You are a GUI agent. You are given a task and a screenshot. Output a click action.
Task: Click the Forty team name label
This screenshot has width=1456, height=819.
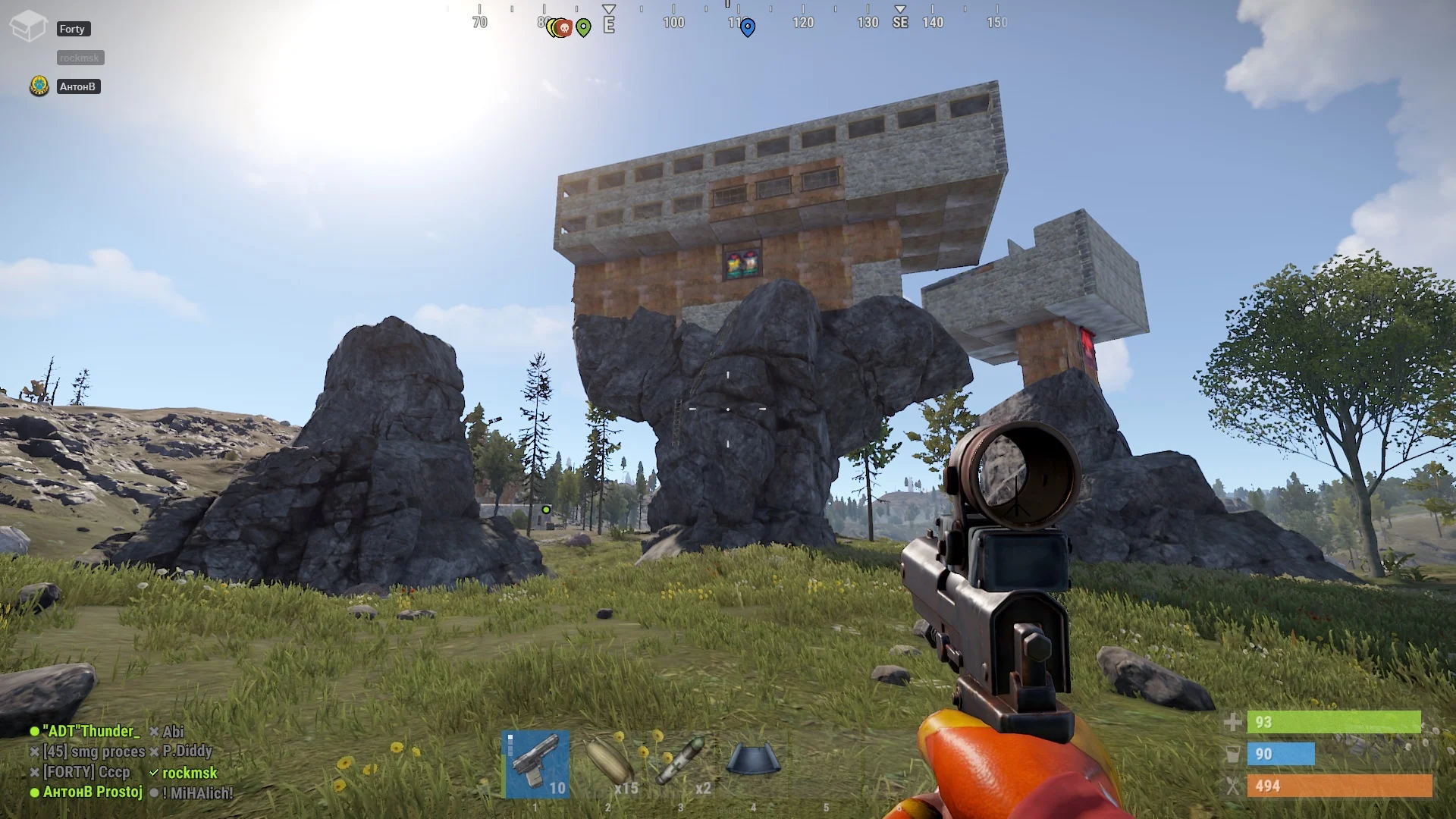point(73,29)
